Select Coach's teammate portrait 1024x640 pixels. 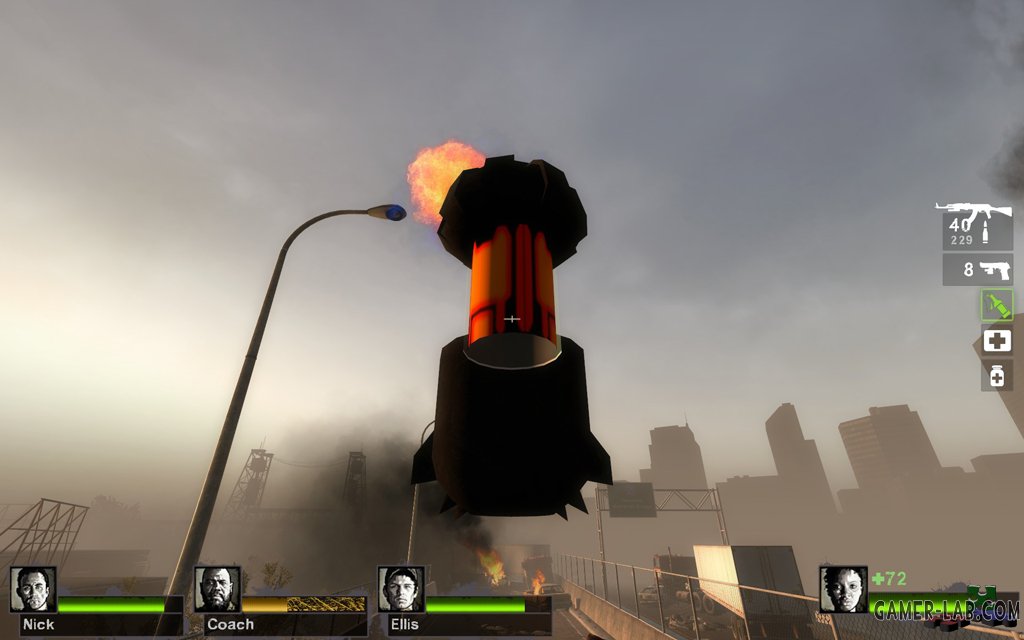pyautogui.click(x=217, y=589)
